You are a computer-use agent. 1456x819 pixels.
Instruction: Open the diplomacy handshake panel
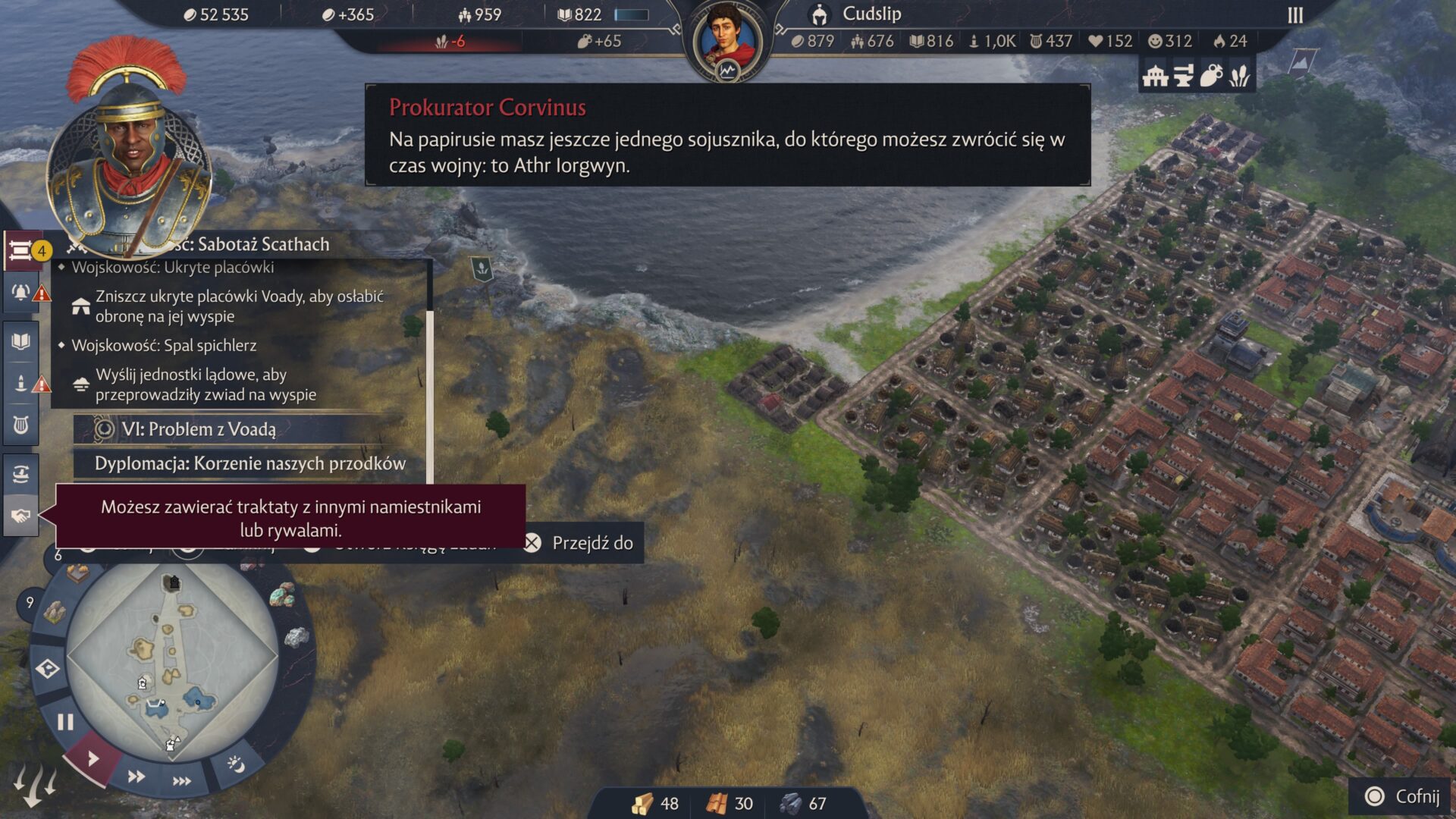coord(20,516)
